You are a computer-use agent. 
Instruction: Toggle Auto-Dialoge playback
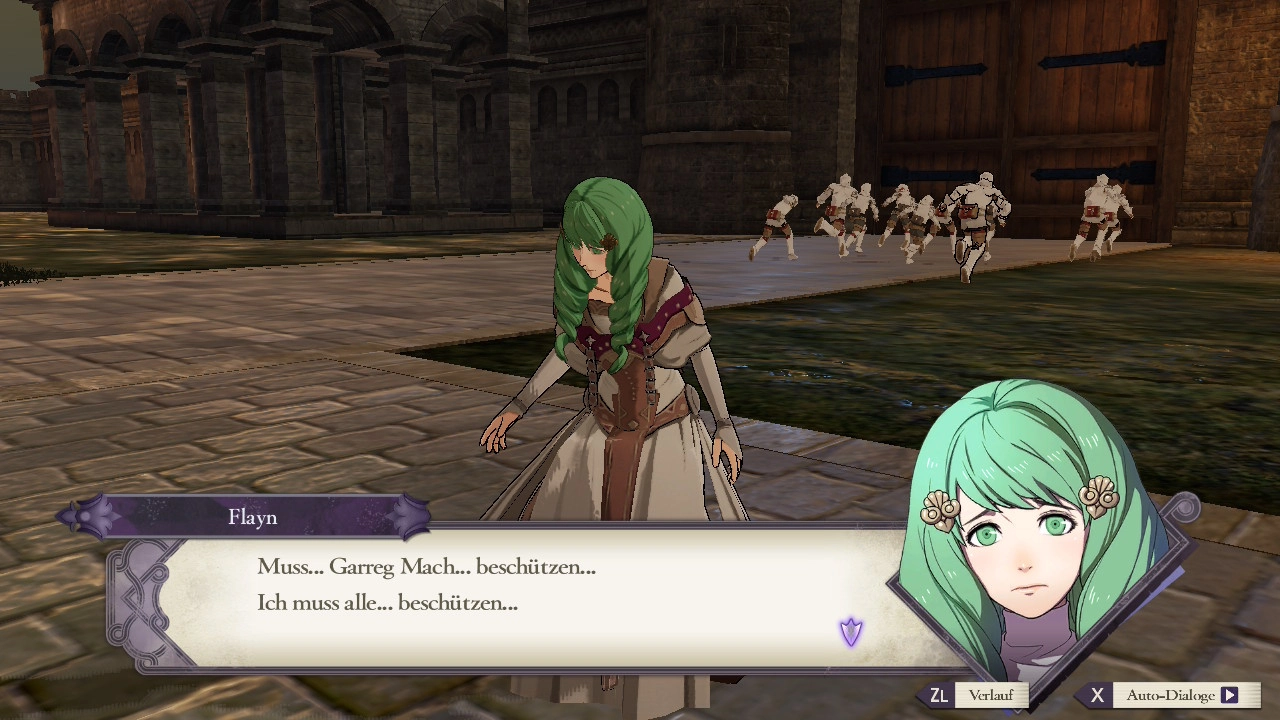[x=1169, y=695]
